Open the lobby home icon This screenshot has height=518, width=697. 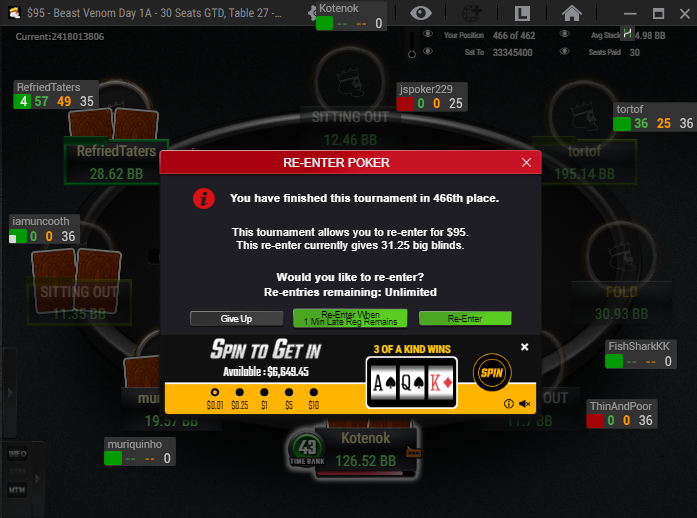click(571, 13)
